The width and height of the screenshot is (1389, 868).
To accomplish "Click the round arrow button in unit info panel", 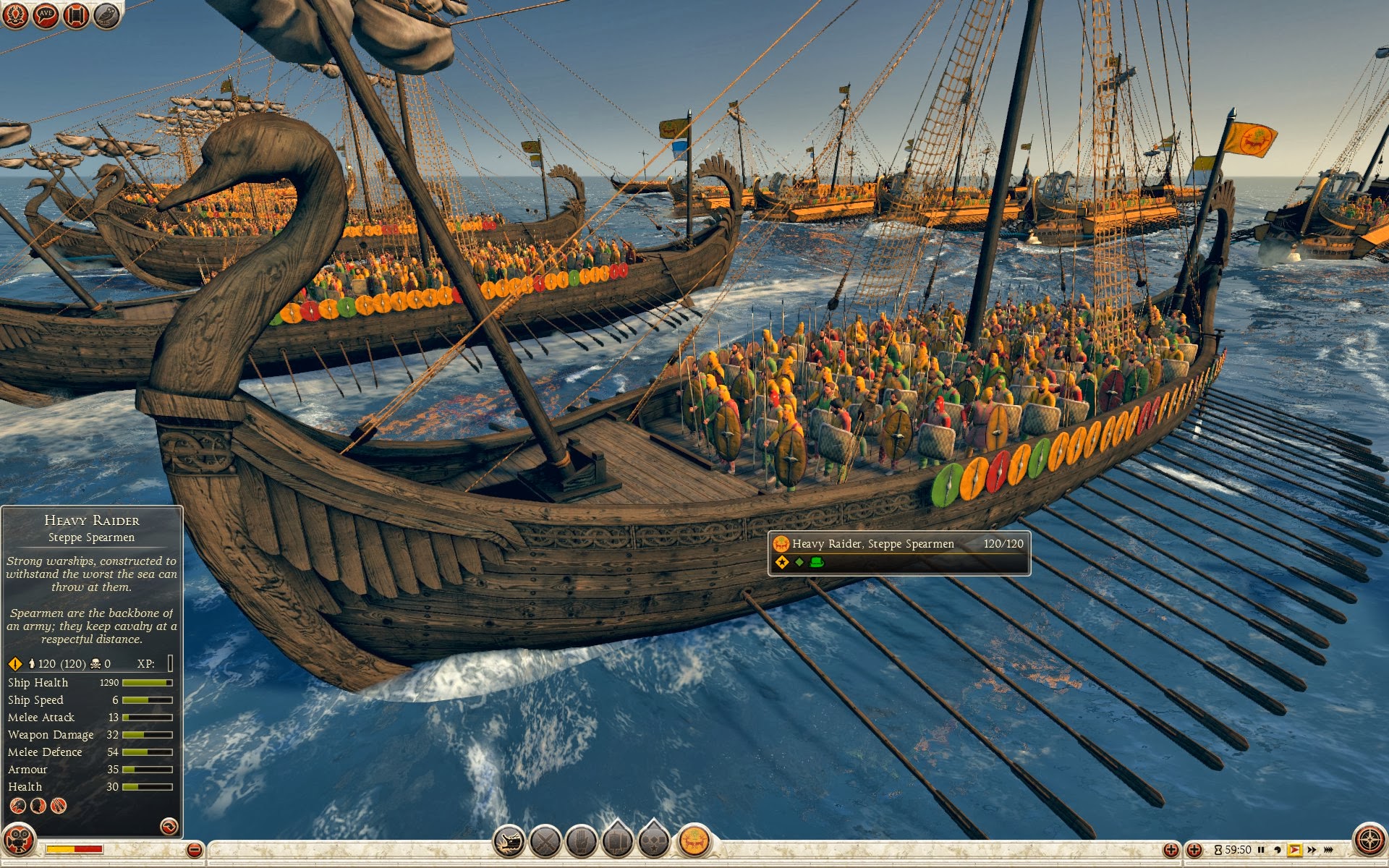I will click(x=169, y=825).
